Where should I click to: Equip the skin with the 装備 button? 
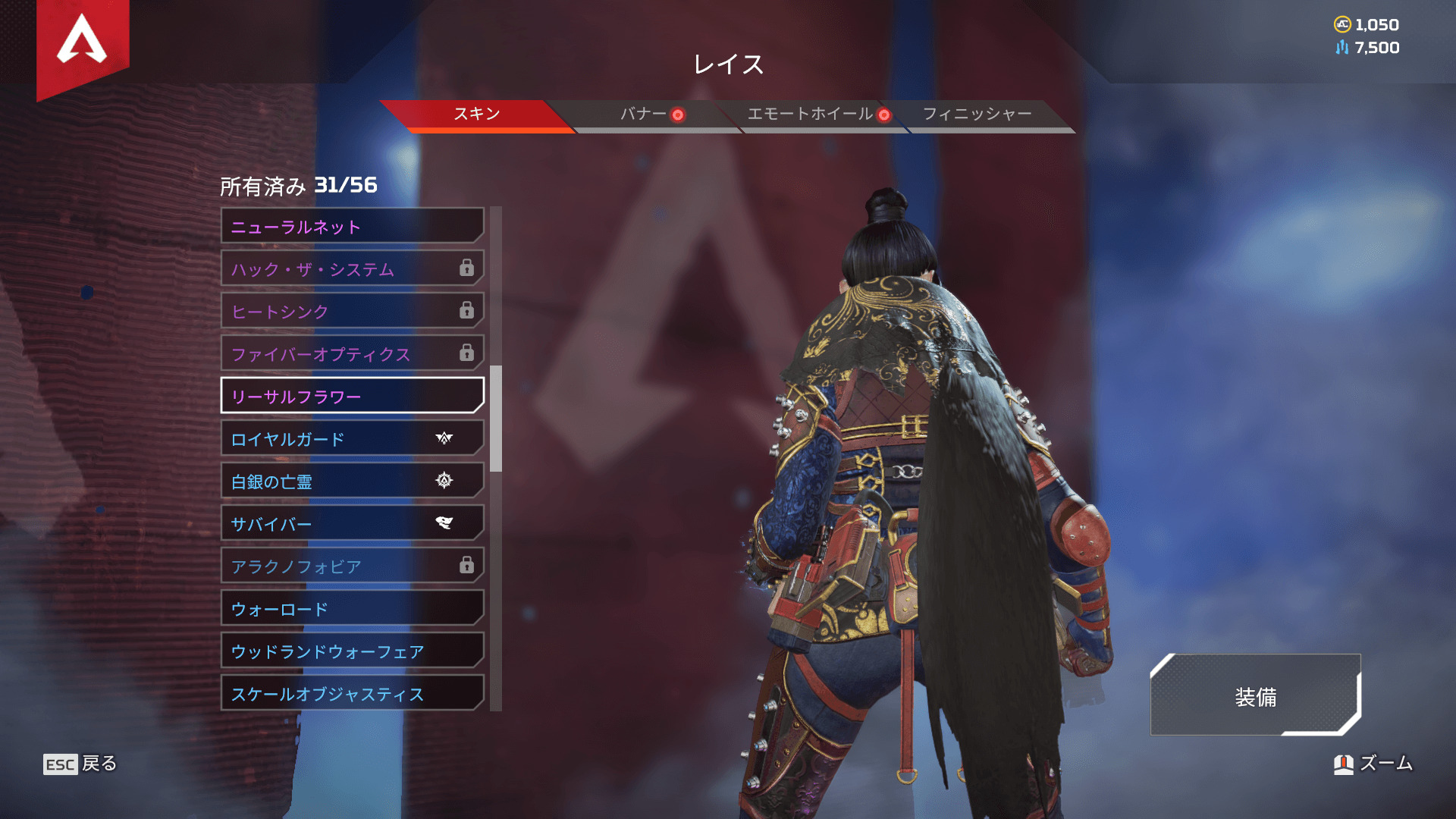(x=1255, y=696)
